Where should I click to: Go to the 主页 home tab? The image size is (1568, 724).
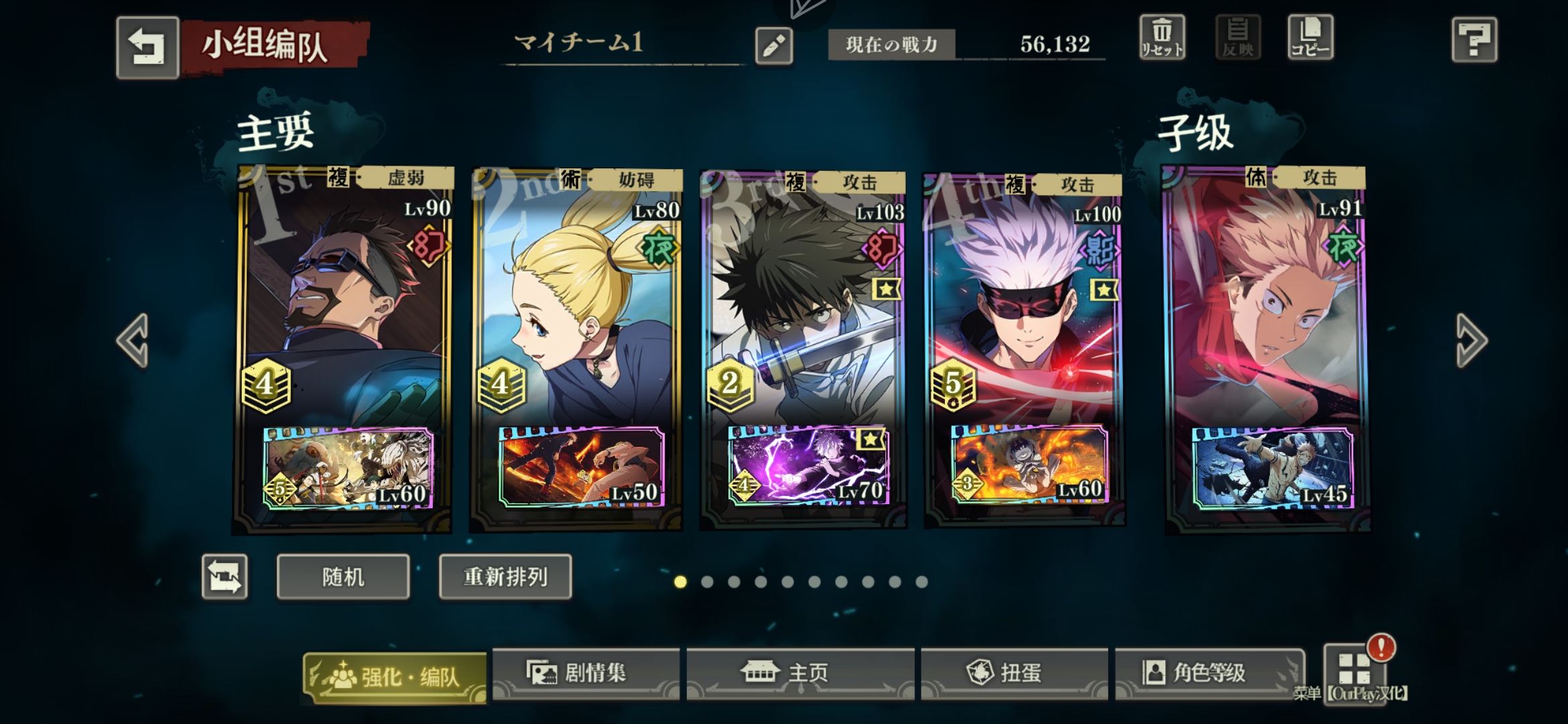[800, 673]
